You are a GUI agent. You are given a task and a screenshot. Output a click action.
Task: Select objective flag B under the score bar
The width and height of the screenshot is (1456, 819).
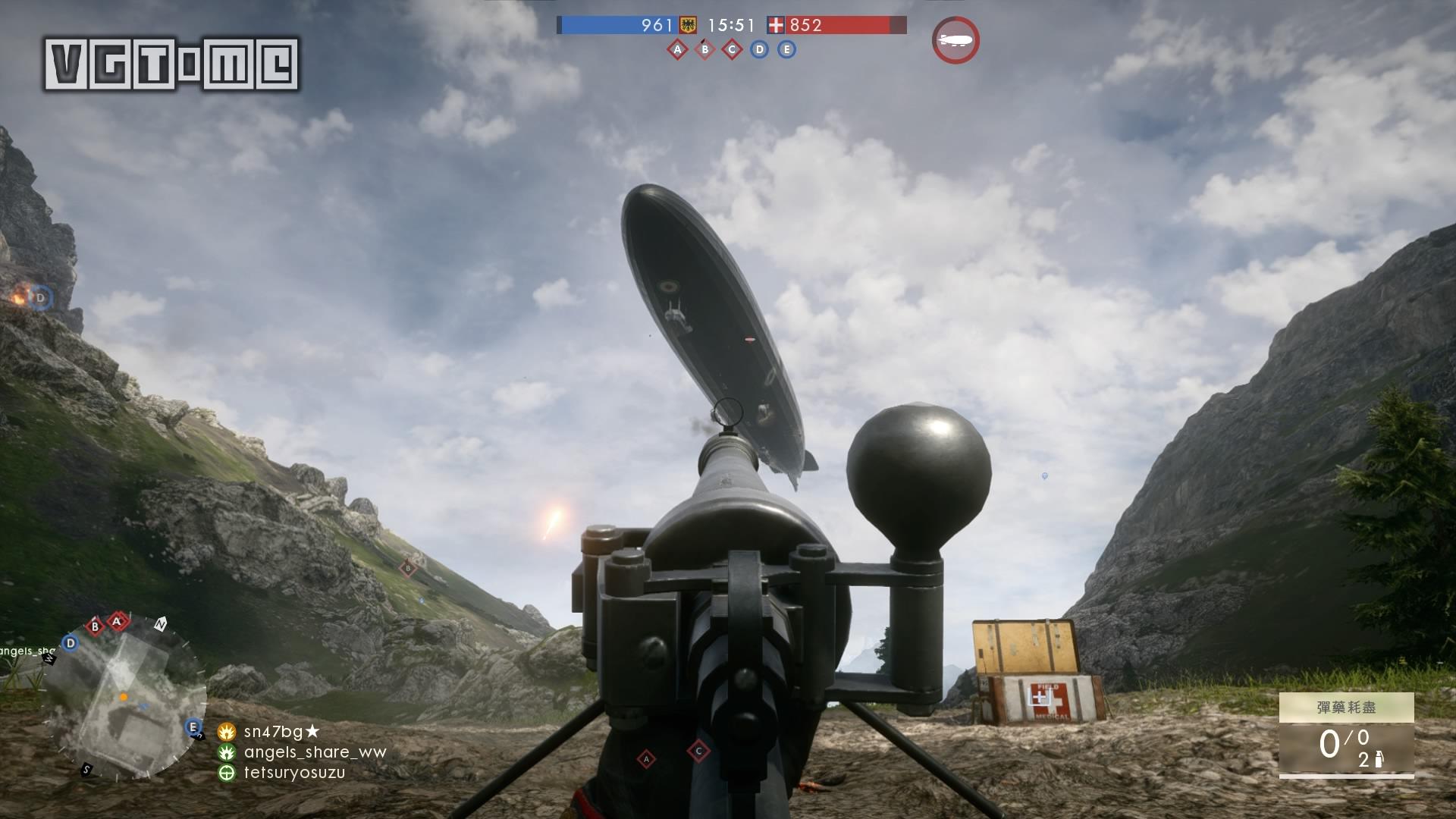point(704,50)
